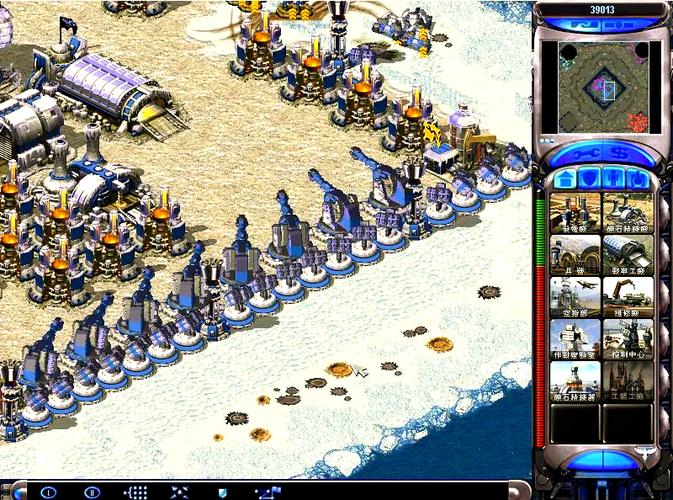Screen dimensions: 673x500
Task: Switch to the shield defenses tab
Action: pos(588,178)
